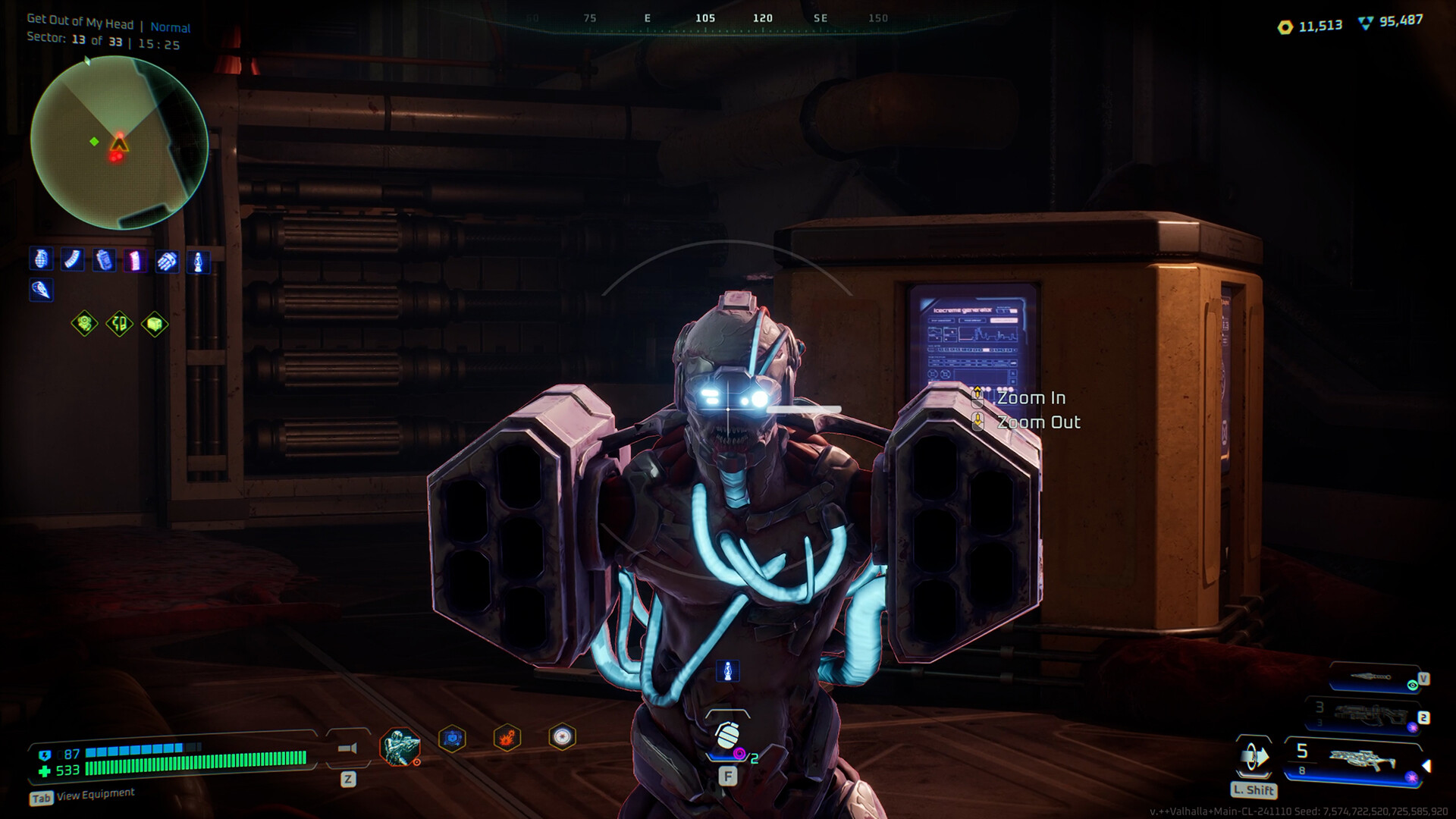The height and width of the screenshot is (819, 1456).
Task: Select the grenade upgrade icon
Action: tap(41, 260)
